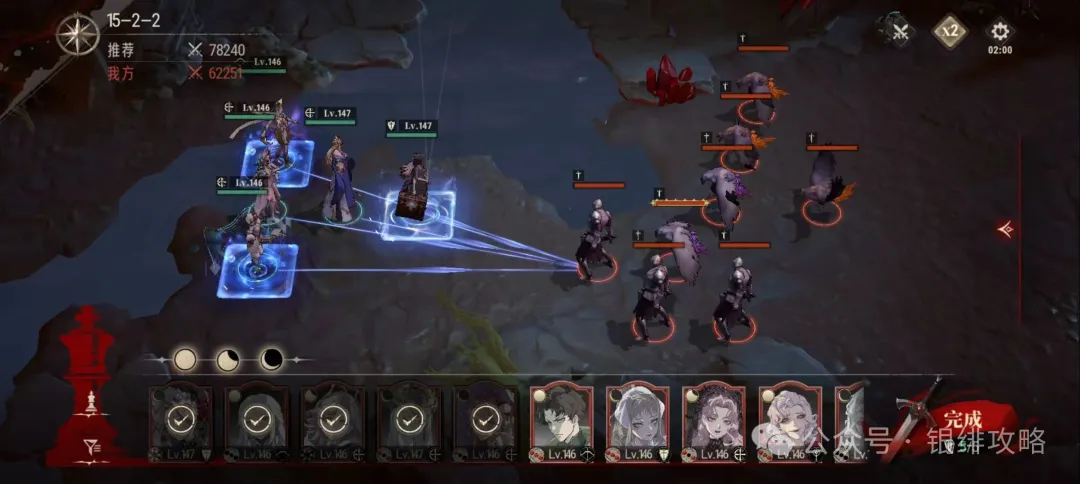Toggle the x2 battle speed
Viewport: 1080px width, 484px height.
[x=950, y=31]
